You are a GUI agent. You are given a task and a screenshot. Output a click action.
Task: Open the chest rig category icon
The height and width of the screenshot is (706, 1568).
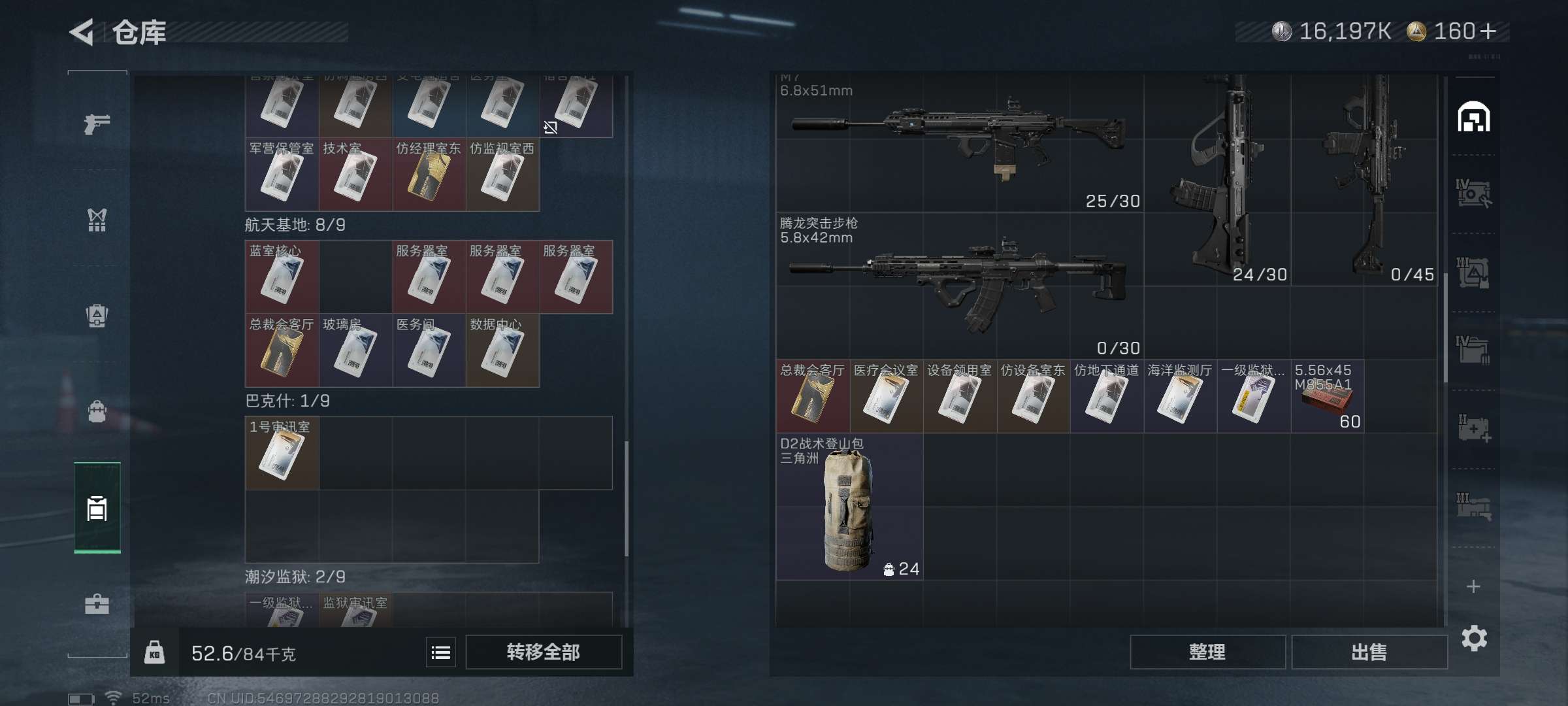click(x=97, y=220)
